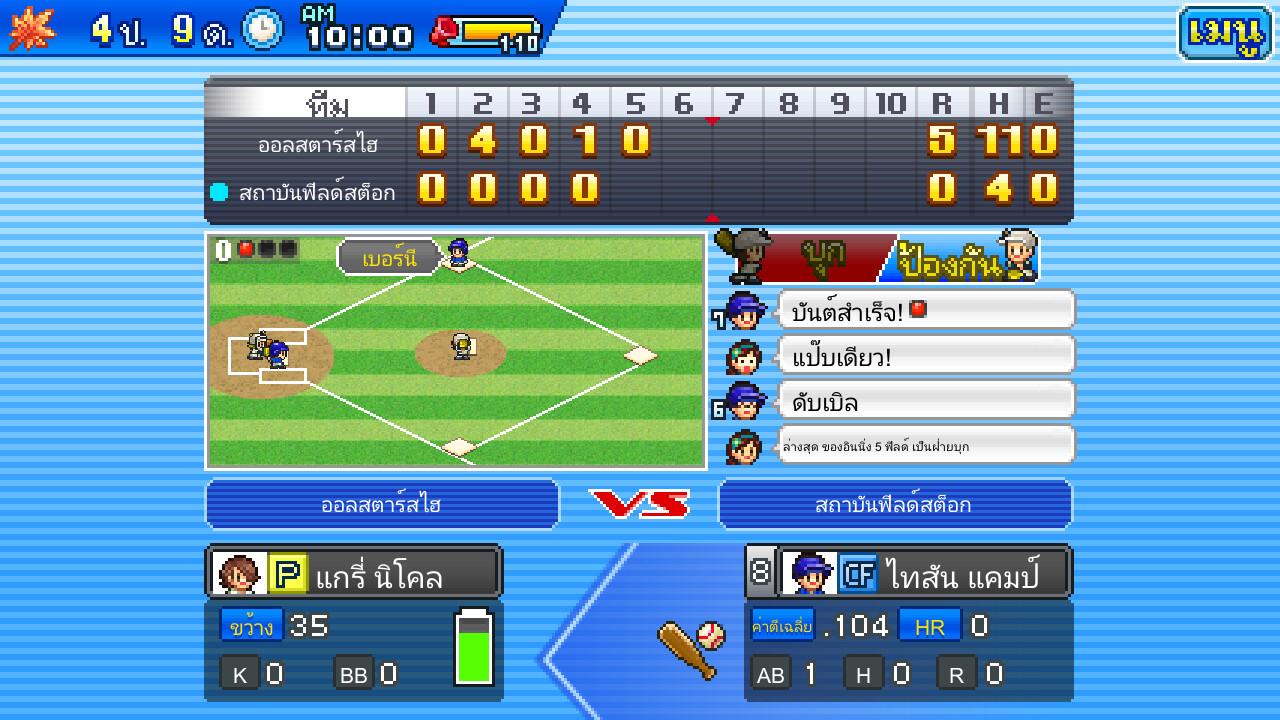Open the เบอร์นี pitcher nameplate on the field

tap(388, 256)
